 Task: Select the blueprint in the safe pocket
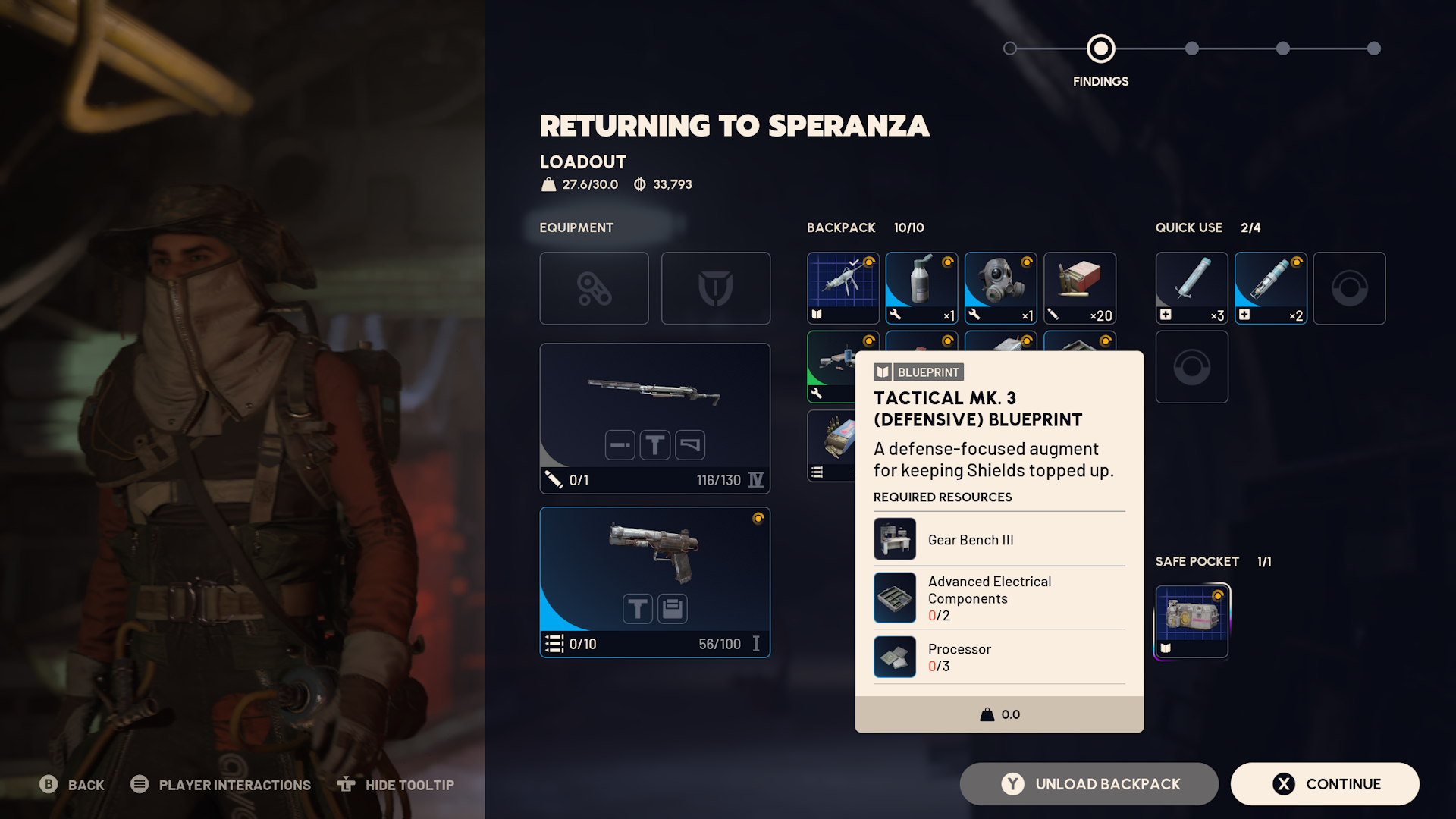coord(1191,620)
